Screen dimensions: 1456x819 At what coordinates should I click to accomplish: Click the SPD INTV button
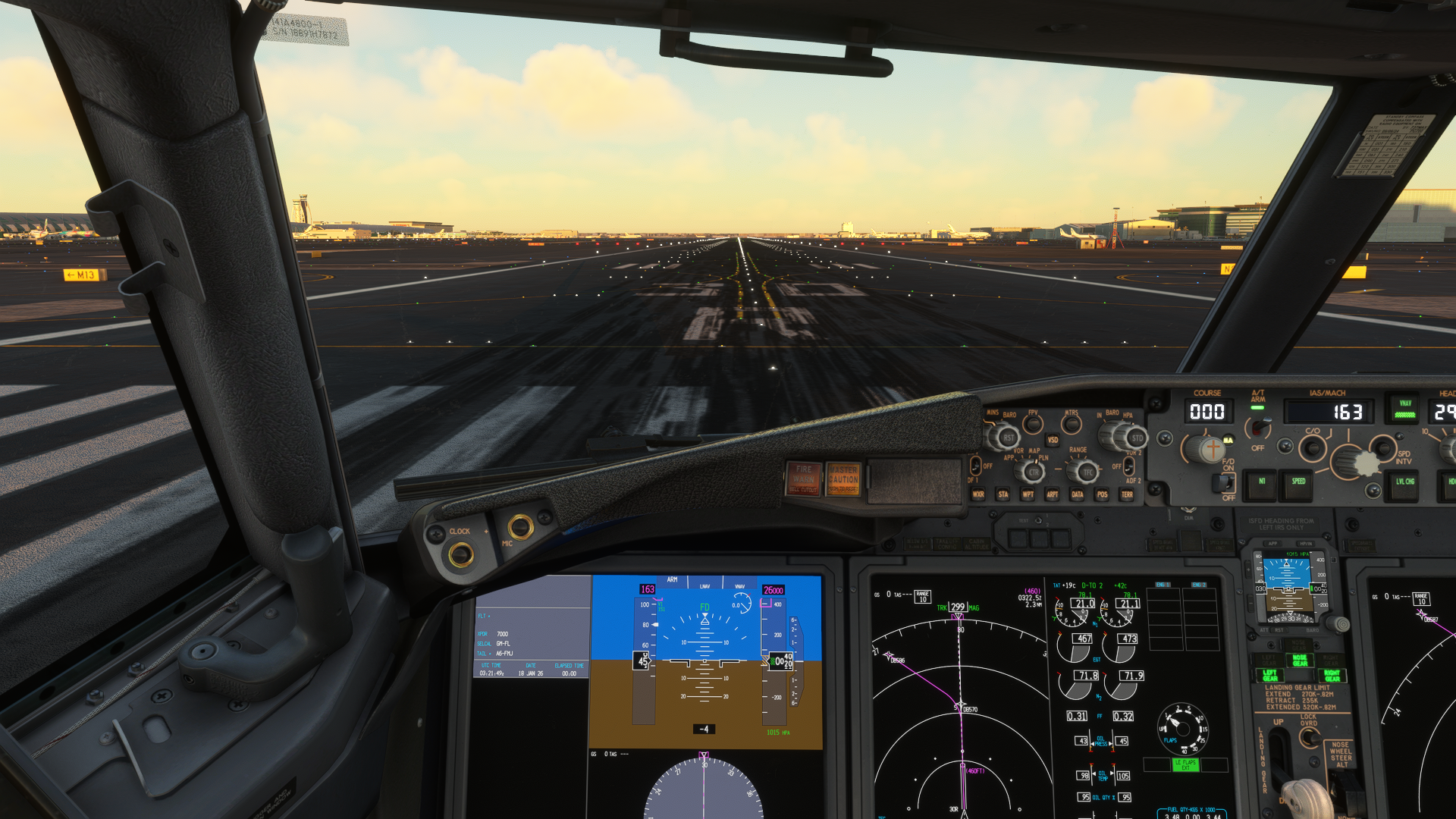pyautogui.click(x=1383, y=446)
